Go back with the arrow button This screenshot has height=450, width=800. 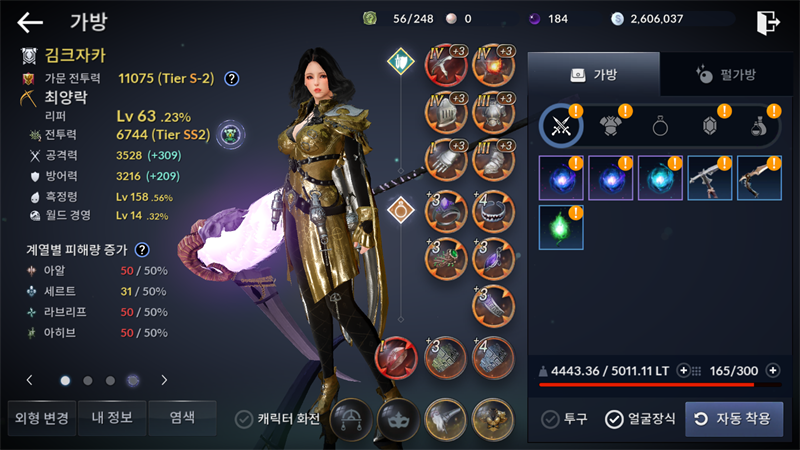click(31, 21)
